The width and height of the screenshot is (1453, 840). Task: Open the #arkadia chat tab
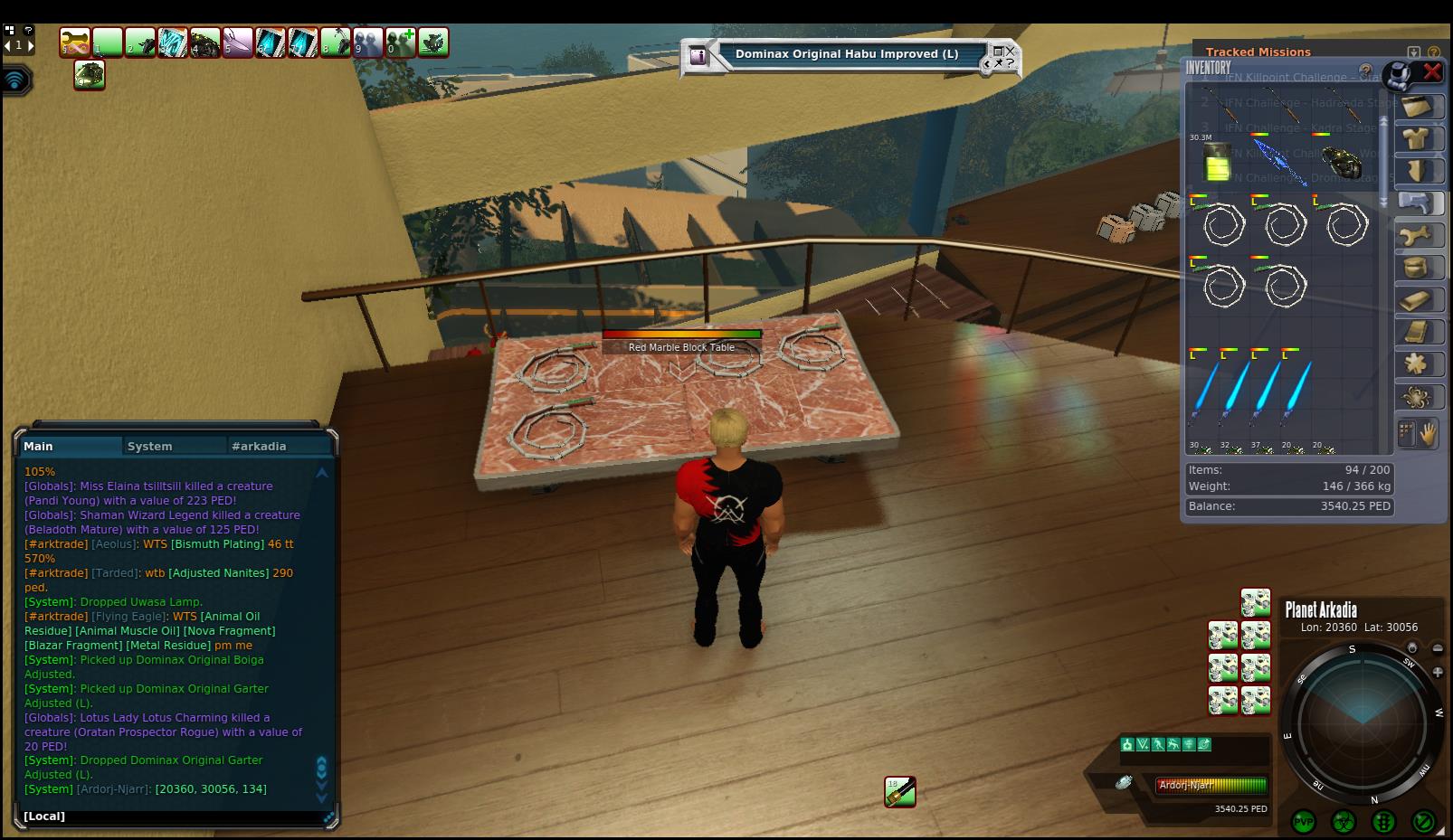coord(259,446)
